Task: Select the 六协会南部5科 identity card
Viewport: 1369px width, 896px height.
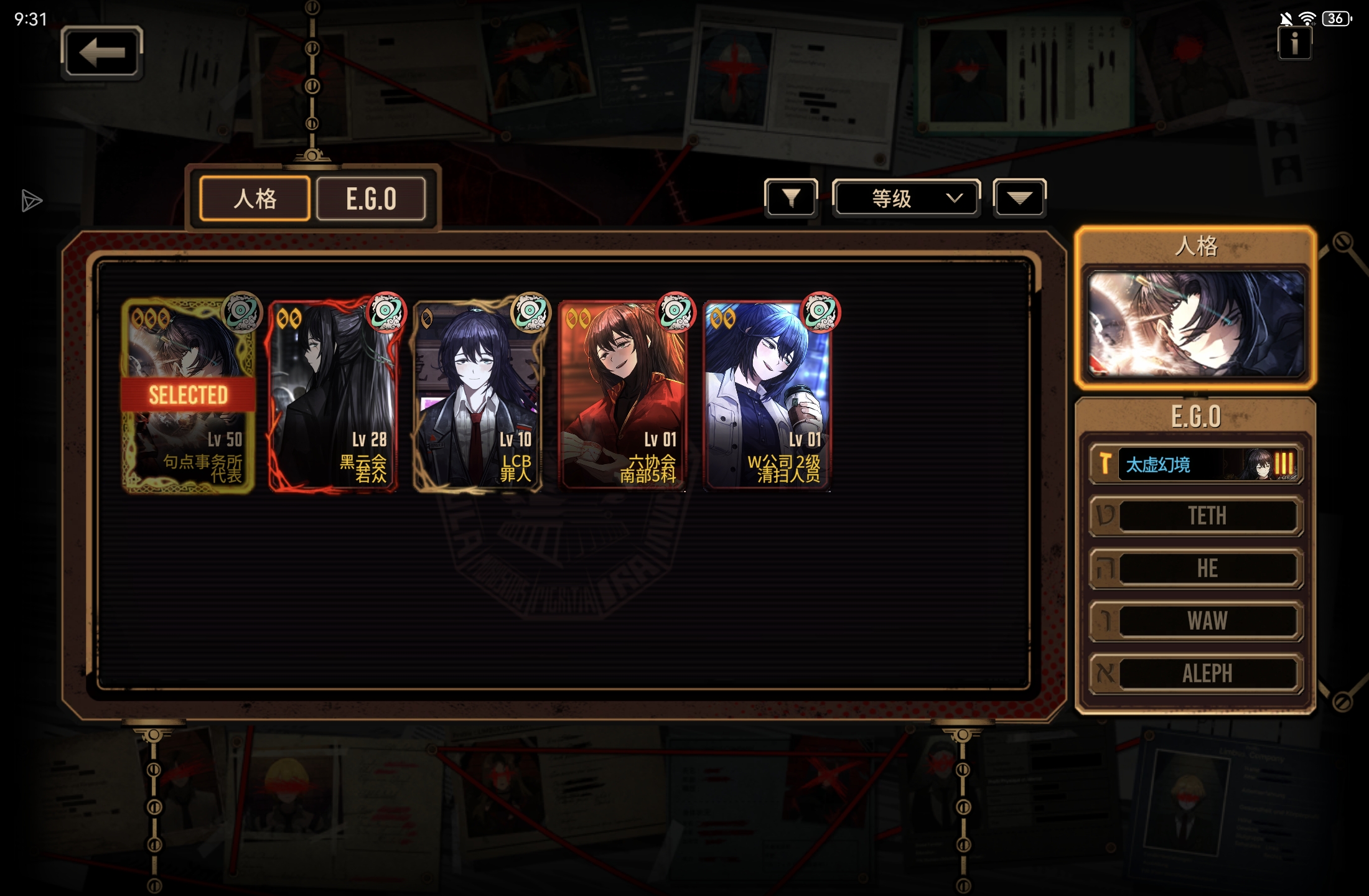Action: 622,396
